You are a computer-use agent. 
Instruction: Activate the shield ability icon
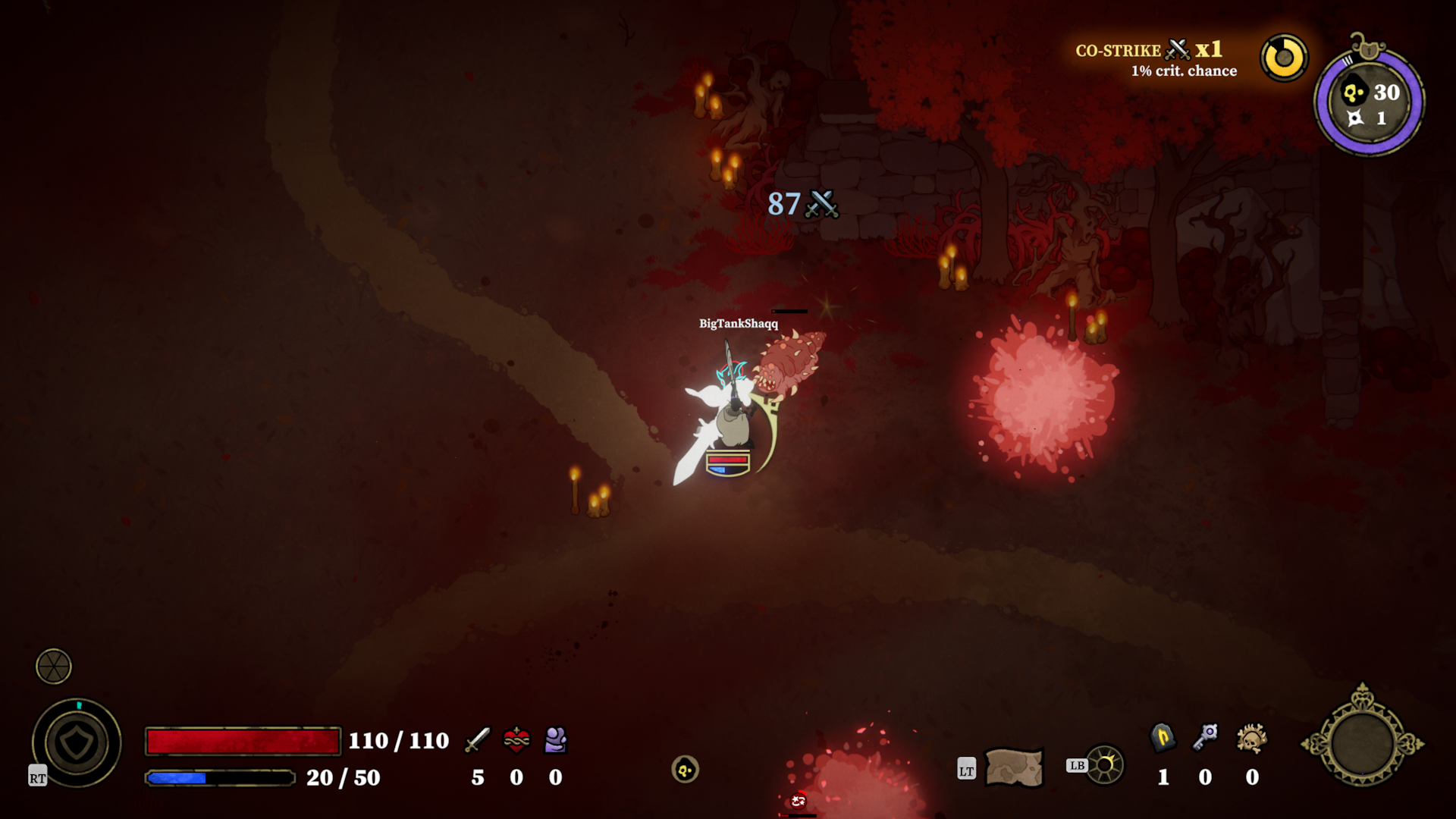click(x=77, y=743)
